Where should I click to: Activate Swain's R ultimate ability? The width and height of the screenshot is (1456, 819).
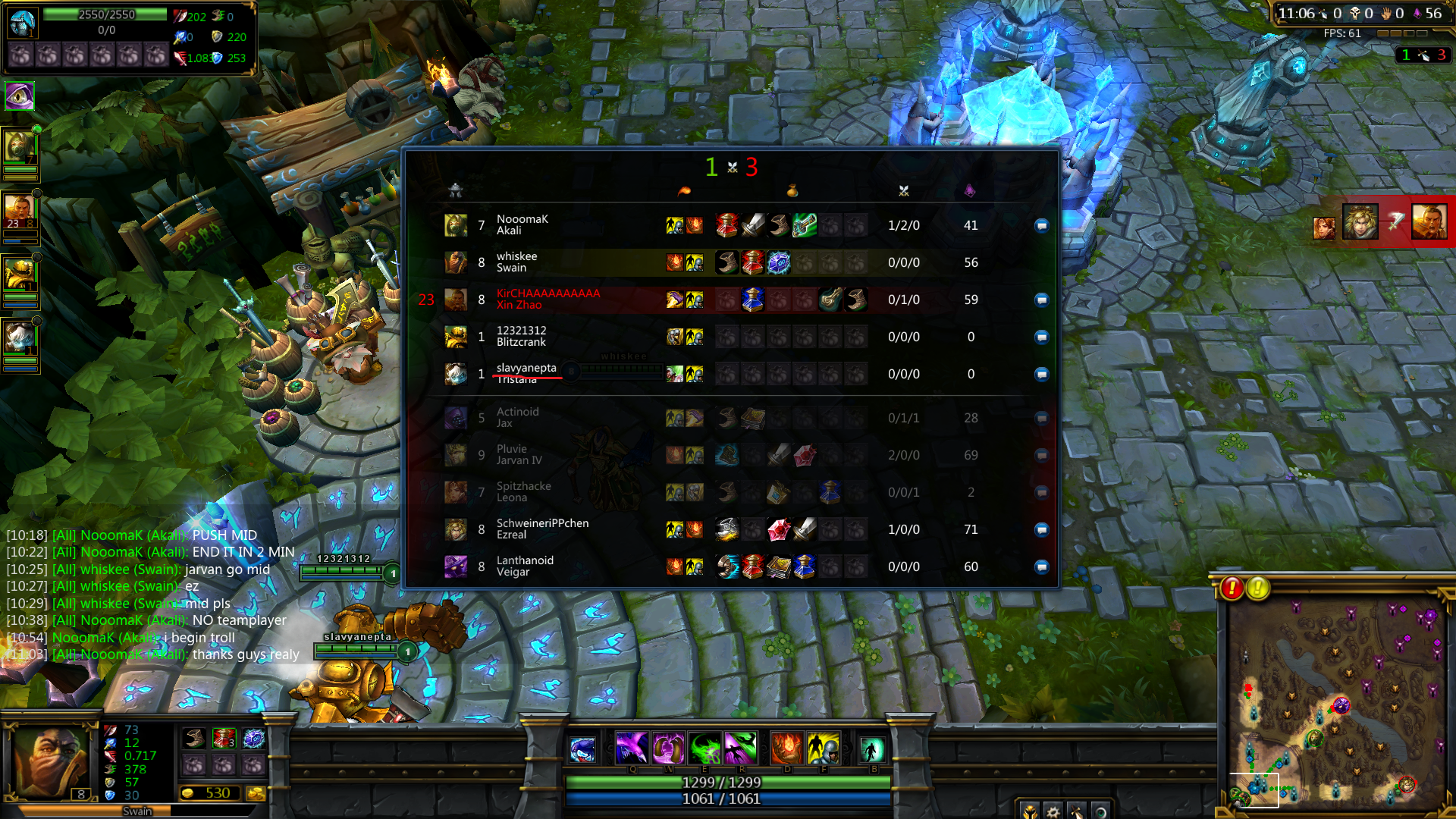(741, 748)
